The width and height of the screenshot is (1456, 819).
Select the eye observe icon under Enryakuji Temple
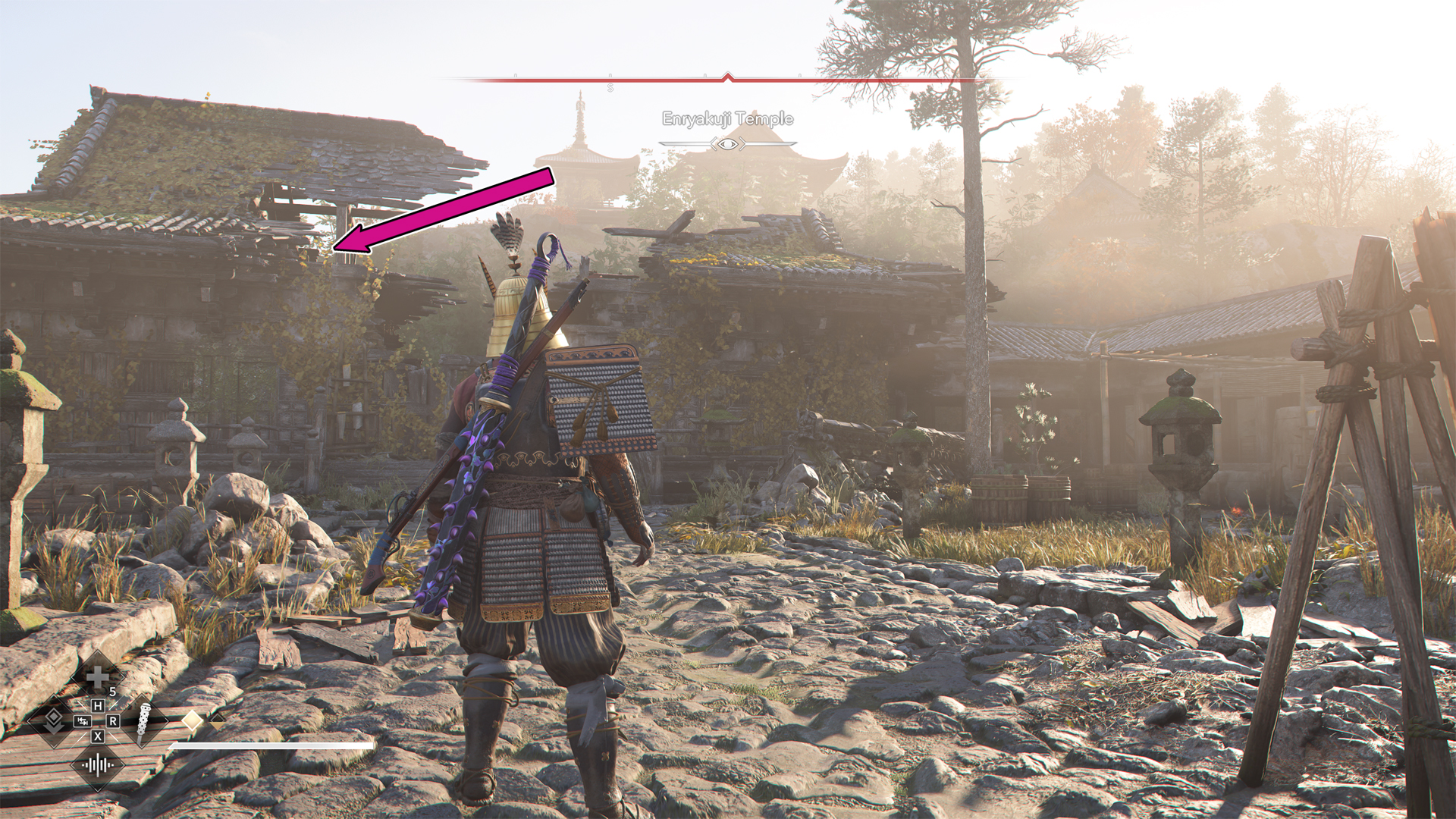coord(728,143)
